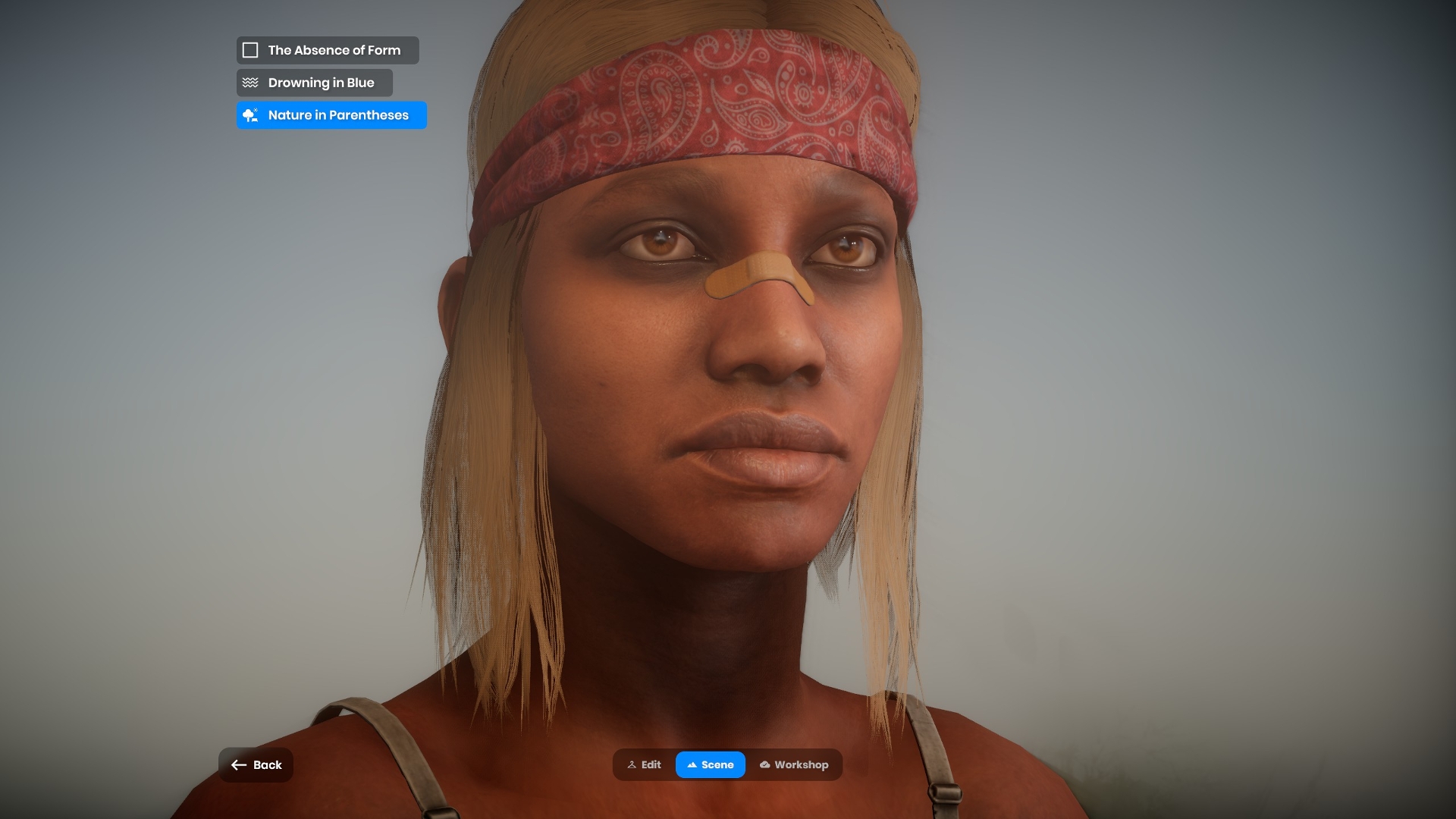Viewport: 1456px width, 819px height.
Task: Choose the Drowning in Blue scene
Action: (314, 83)
